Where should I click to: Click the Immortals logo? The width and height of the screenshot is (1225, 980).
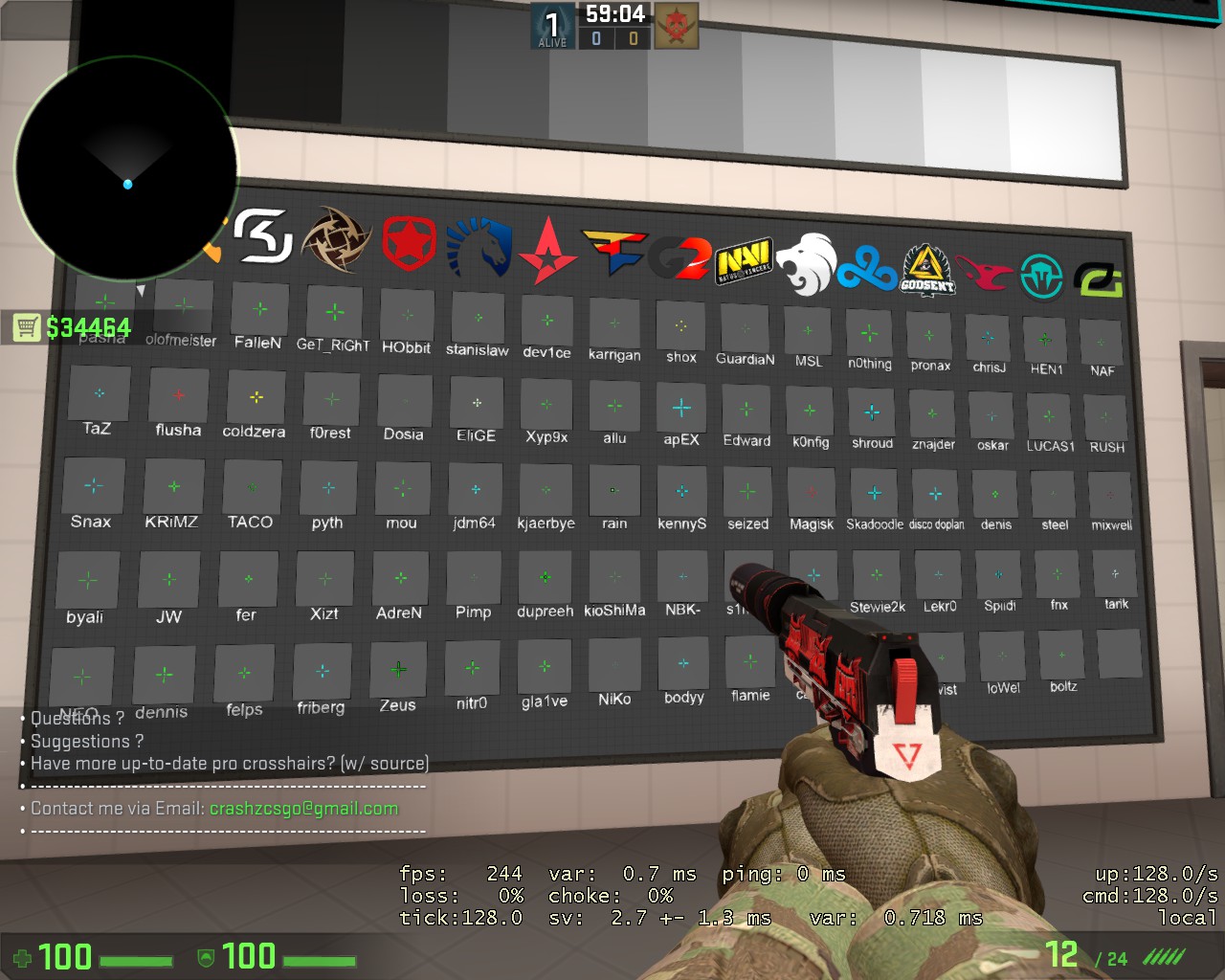[x=1042, y=273]
